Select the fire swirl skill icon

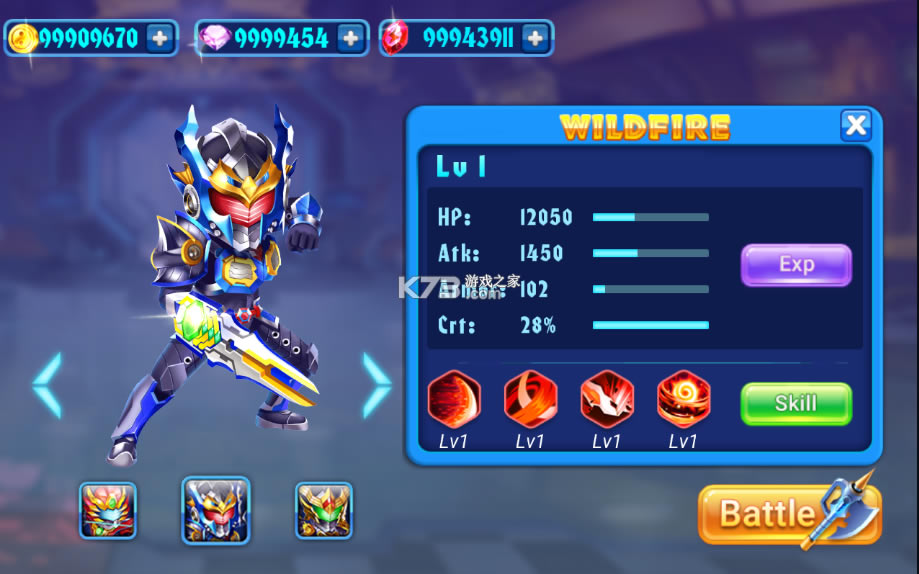coord(684,399)
